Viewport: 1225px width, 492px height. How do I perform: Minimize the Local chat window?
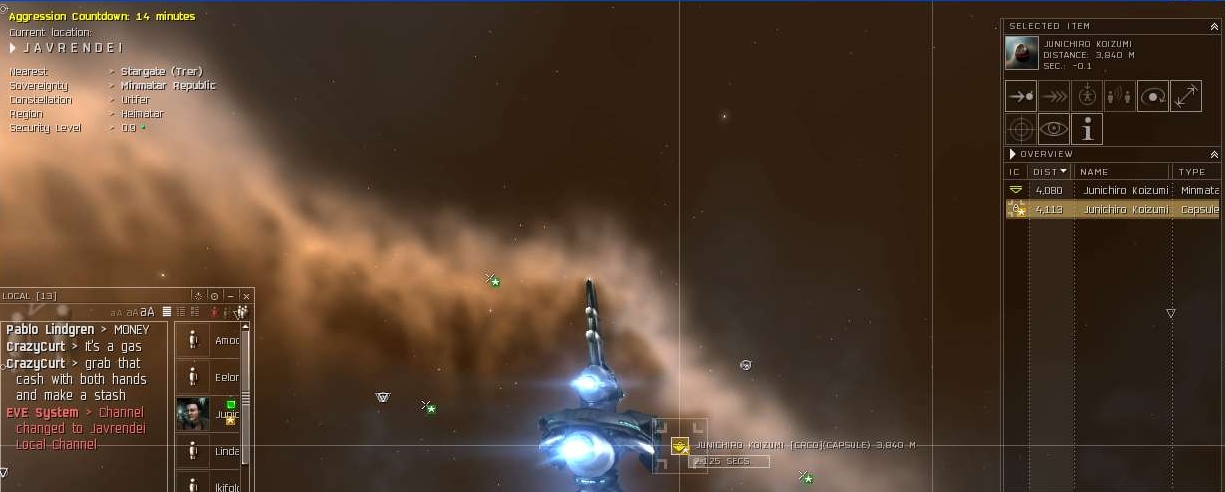231,296
